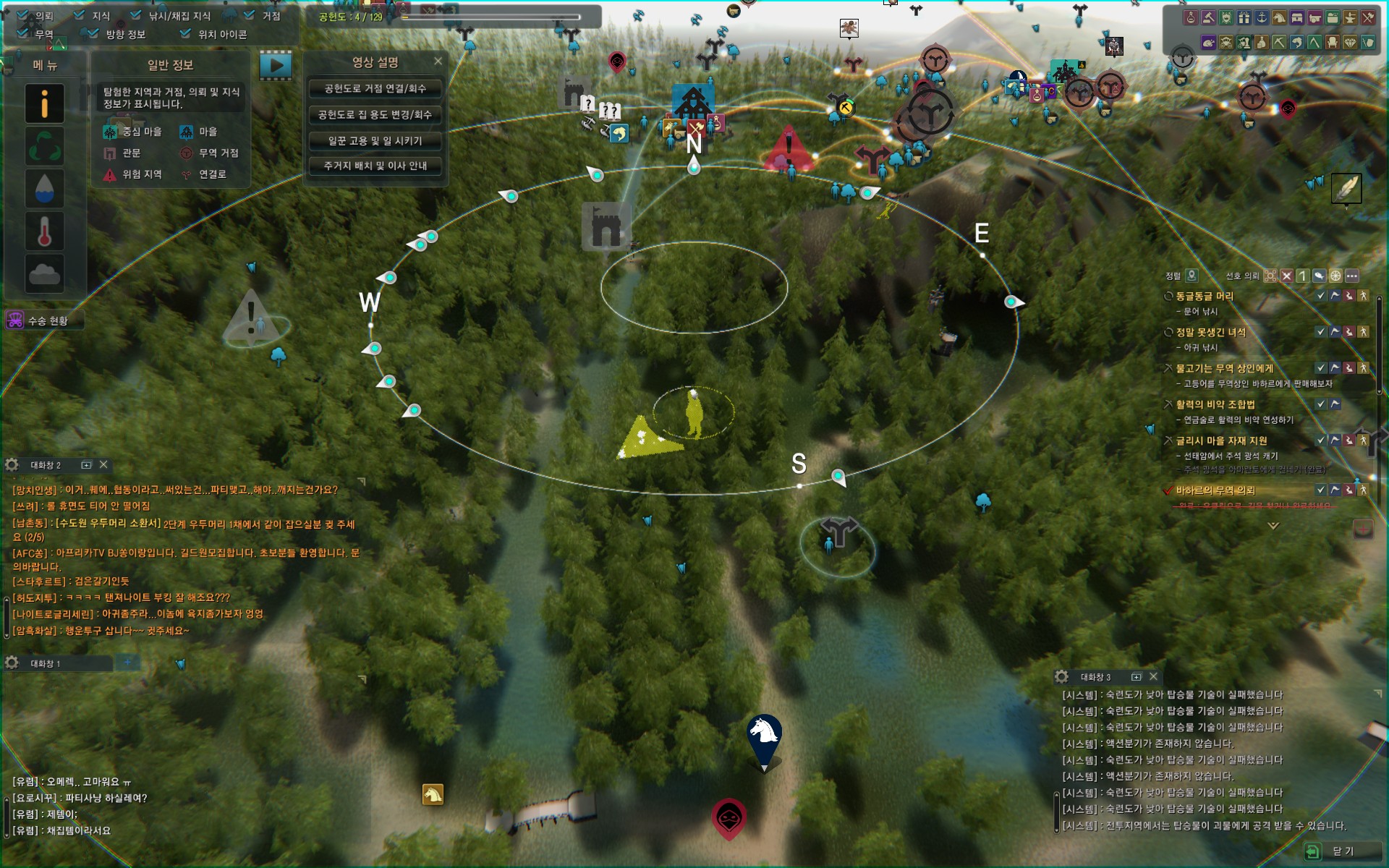Toggle the 지식 knowledge filter checkbox
This screenshot has height=868, width=1389.
[79, 15]
